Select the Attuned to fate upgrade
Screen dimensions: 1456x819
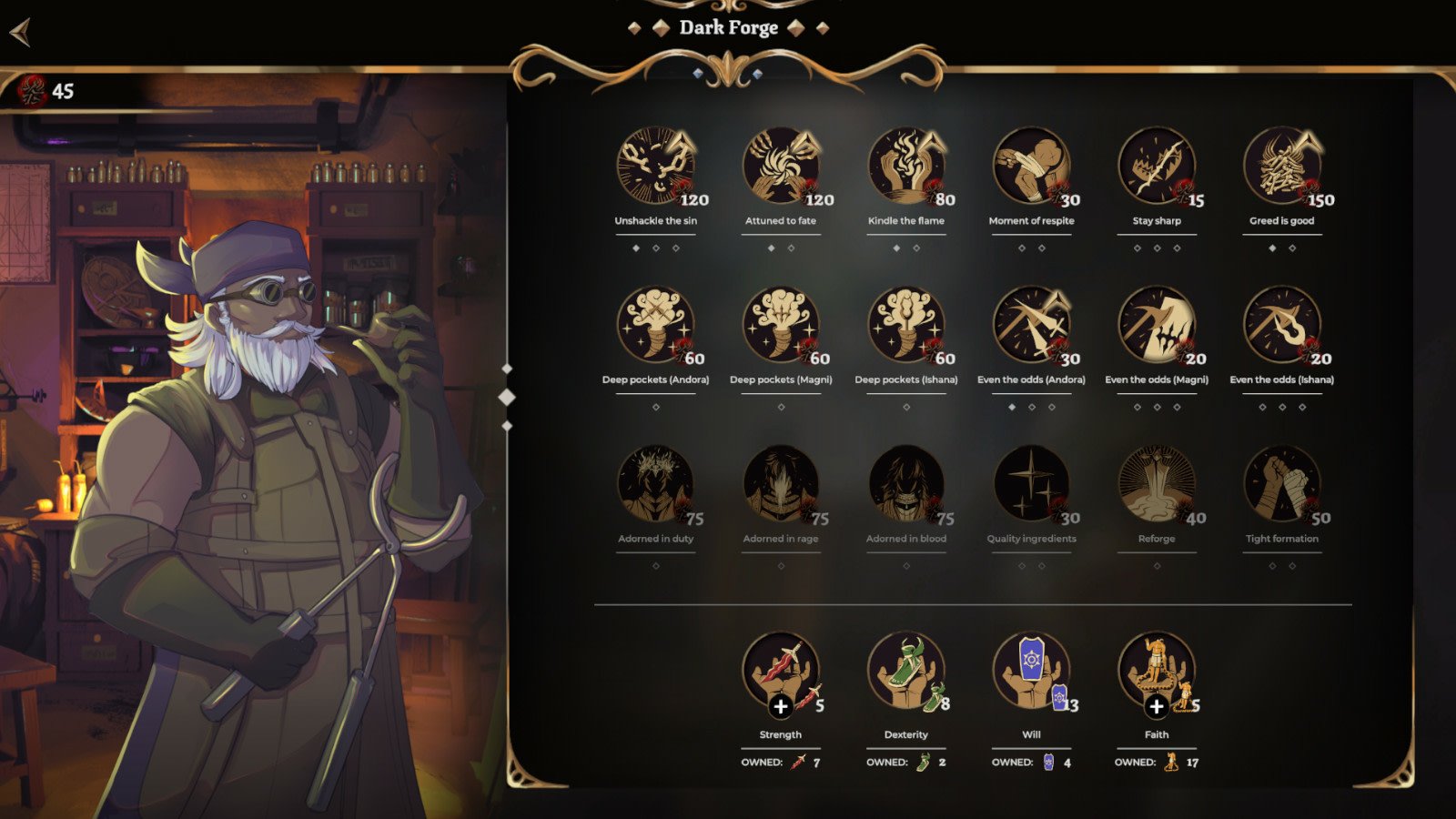(x=781, y=167)
